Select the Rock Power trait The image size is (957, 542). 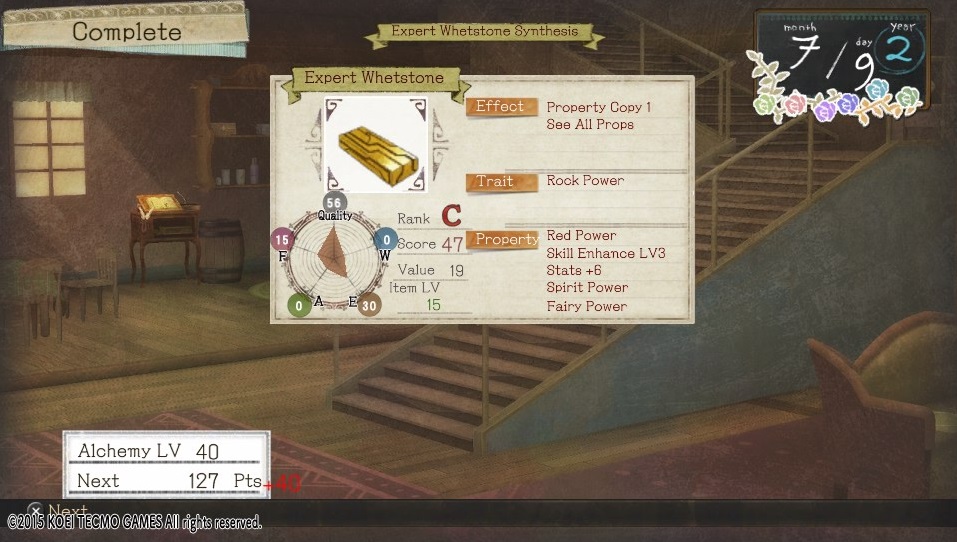click(585, 181)
